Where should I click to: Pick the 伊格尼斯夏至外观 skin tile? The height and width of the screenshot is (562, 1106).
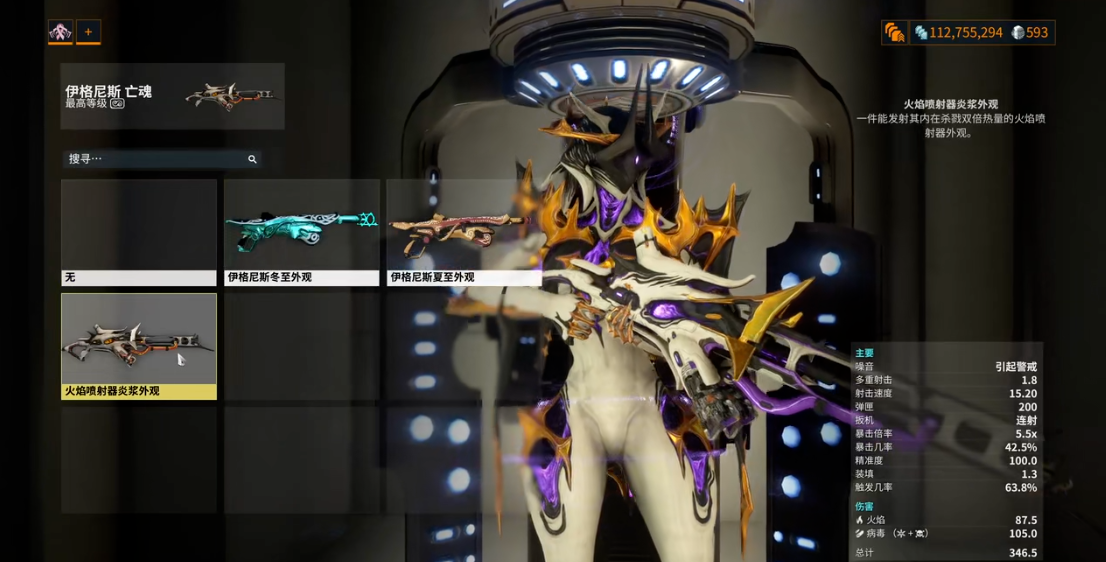click(x=464, y=232)
